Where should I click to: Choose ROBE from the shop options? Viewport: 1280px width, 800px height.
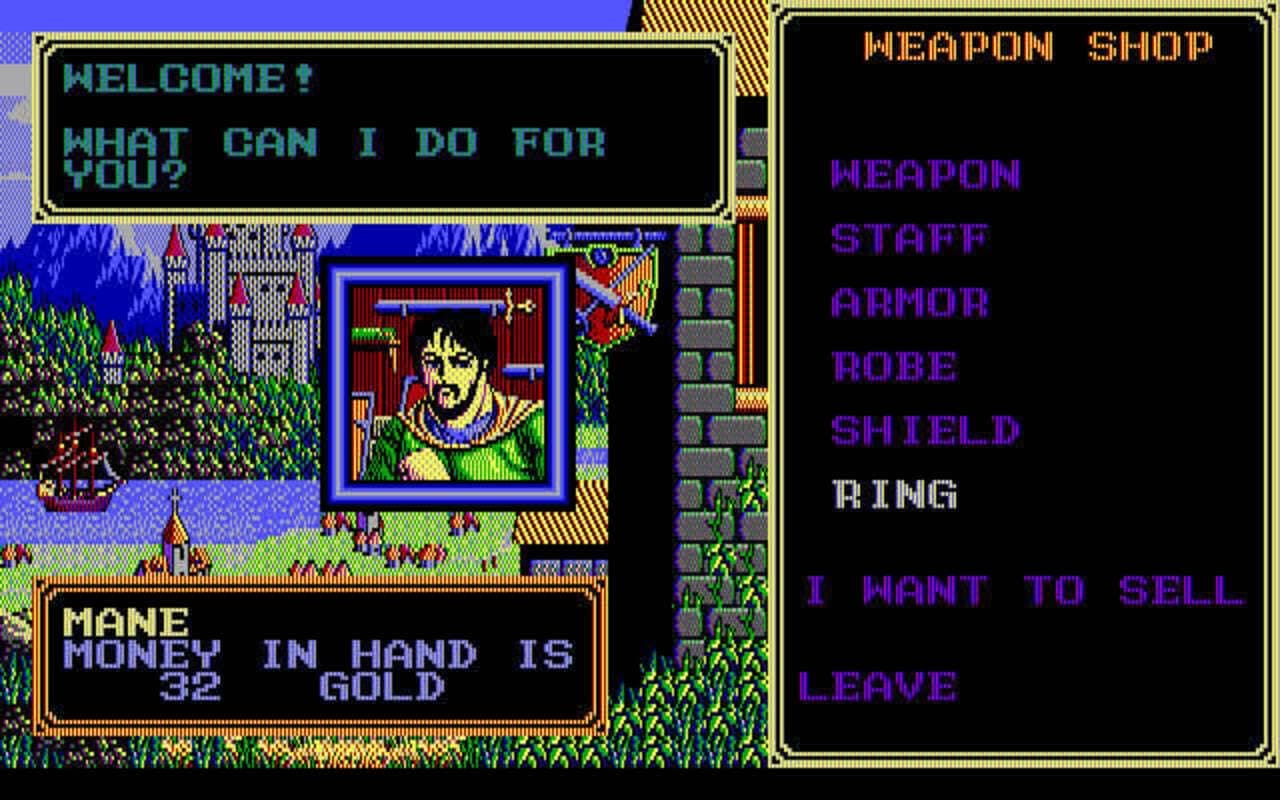pyautogui.click(x=897, y=367)
